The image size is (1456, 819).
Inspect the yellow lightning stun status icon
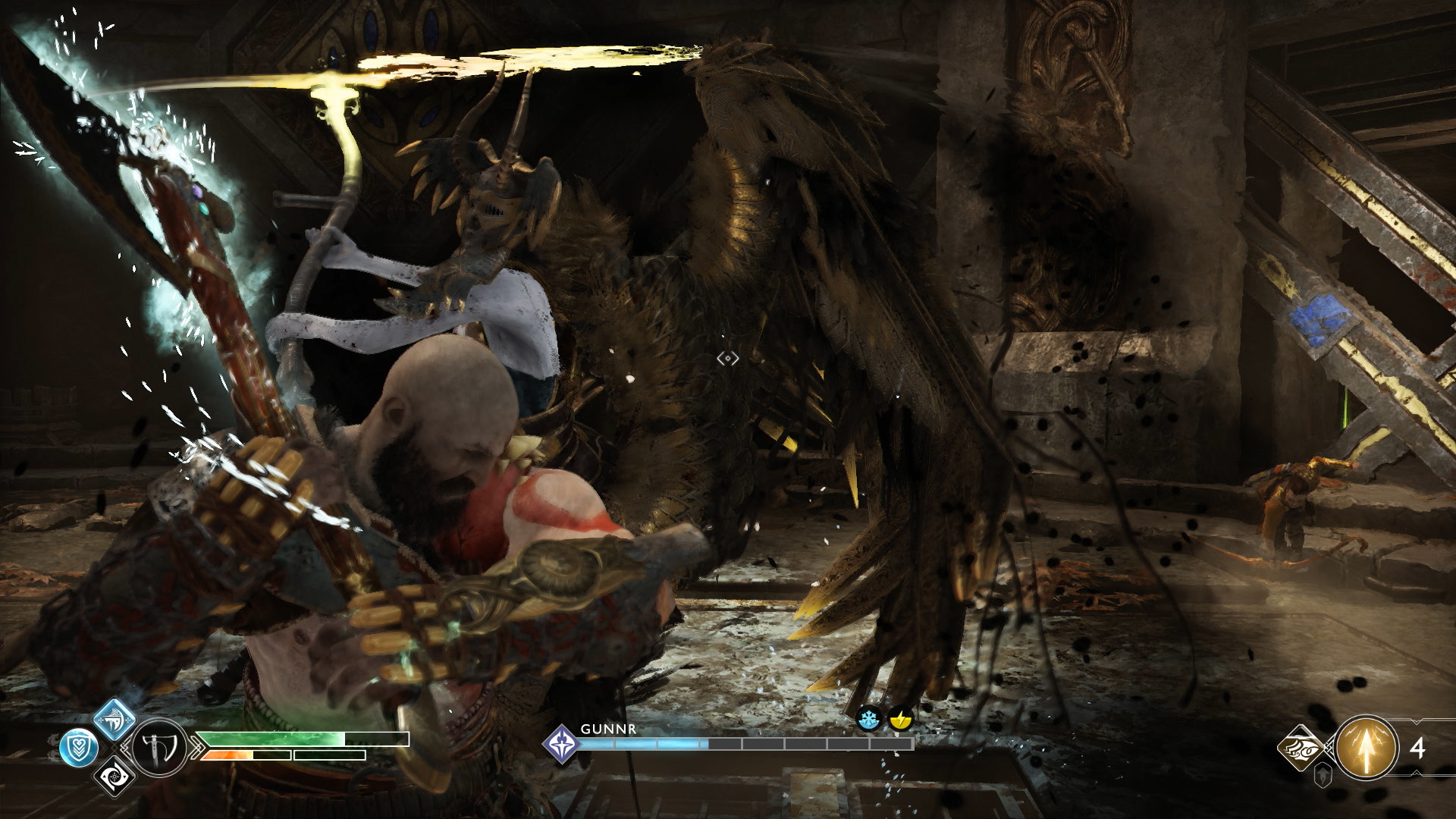pyautogui.click(x=900, y=718)
